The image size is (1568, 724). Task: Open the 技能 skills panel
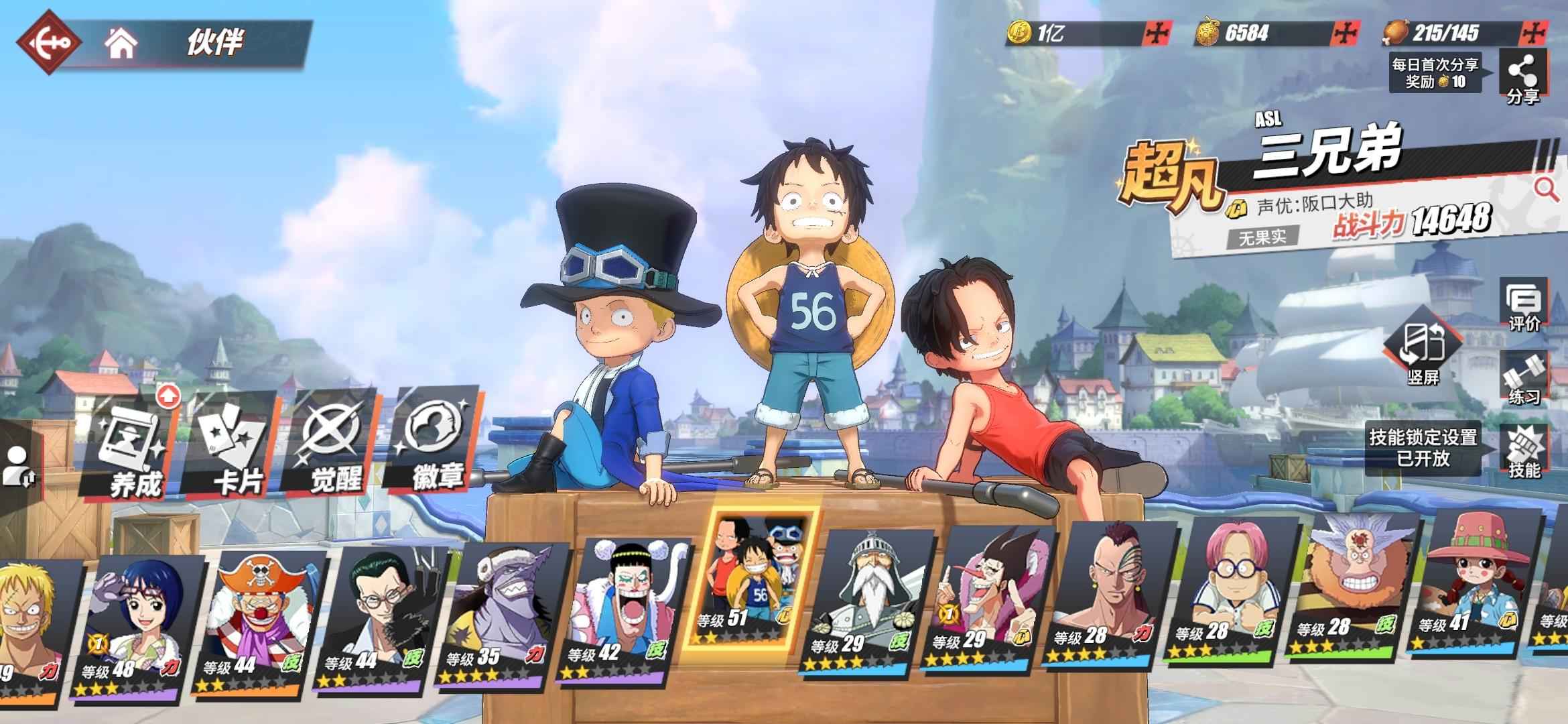click(1523, 452)
